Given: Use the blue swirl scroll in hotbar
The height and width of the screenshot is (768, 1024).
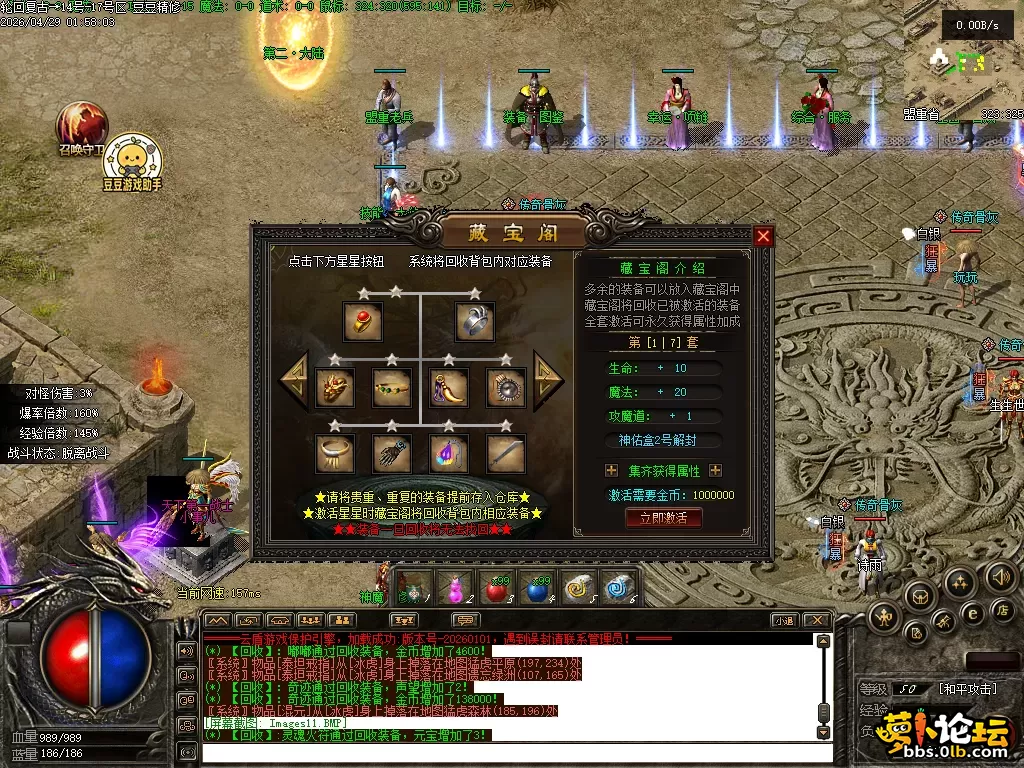Looking at the screenshot, I should [620, 588].
